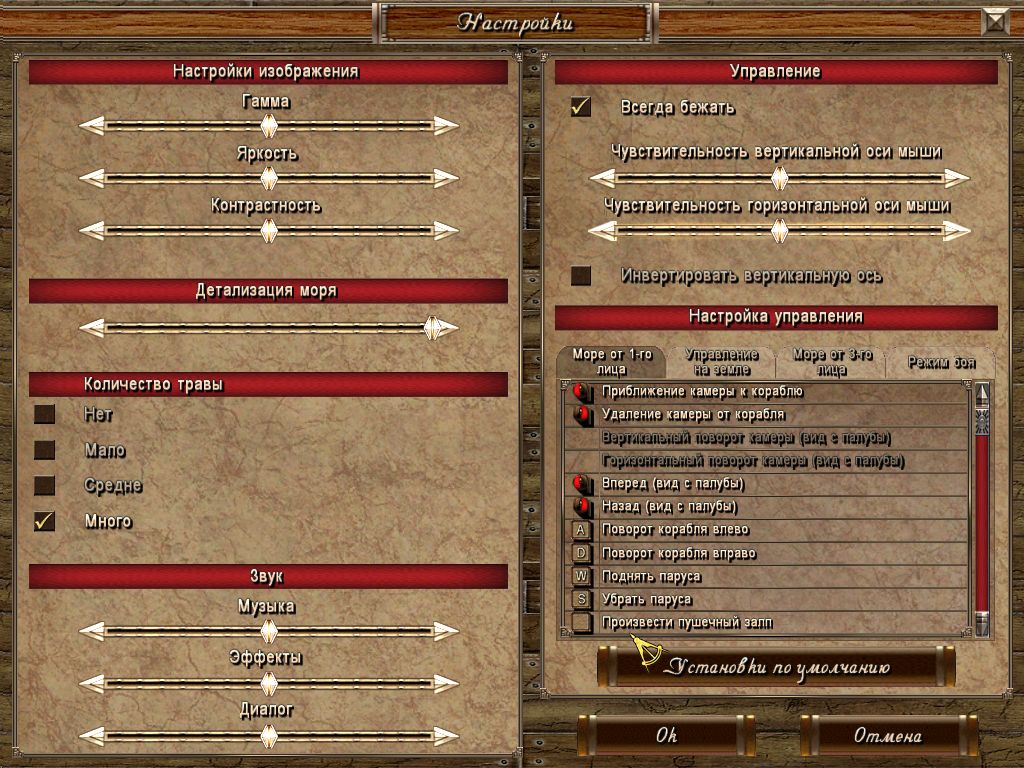Image resolution: width=1024 pixels, height=768 pixels.
Task: Select the Море от 1-го лица tab
Action: [612, 362]
